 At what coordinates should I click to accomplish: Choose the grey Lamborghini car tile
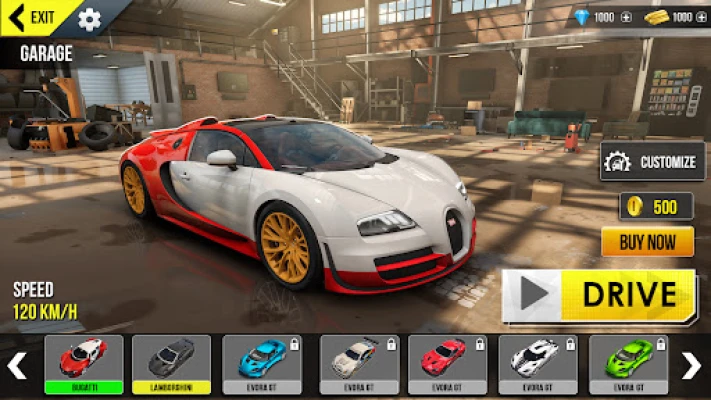172,364
